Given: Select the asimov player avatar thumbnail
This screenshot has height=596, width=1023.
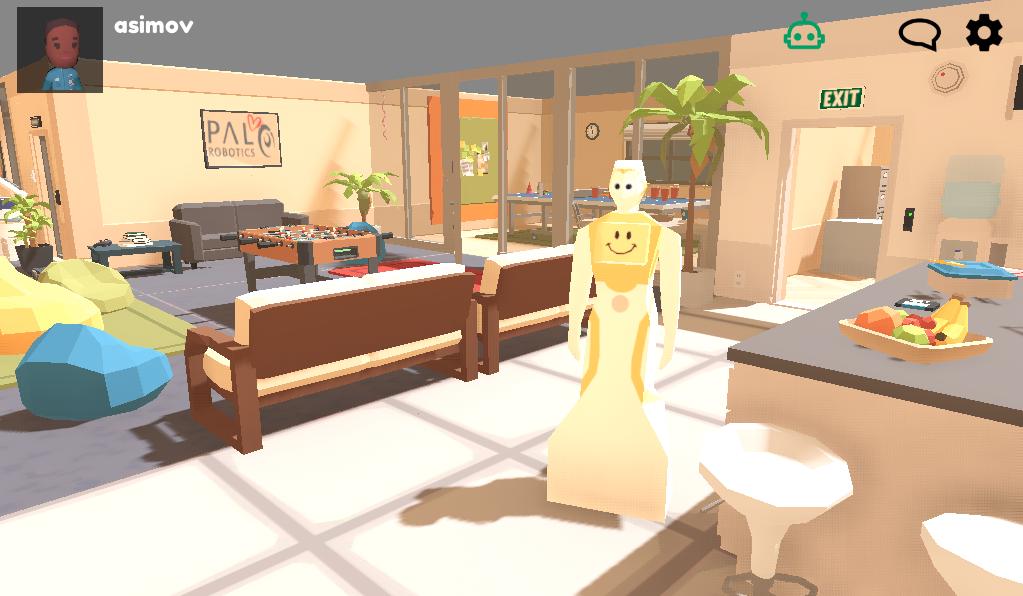Looking at the screenshot, I should pos(60,50).
